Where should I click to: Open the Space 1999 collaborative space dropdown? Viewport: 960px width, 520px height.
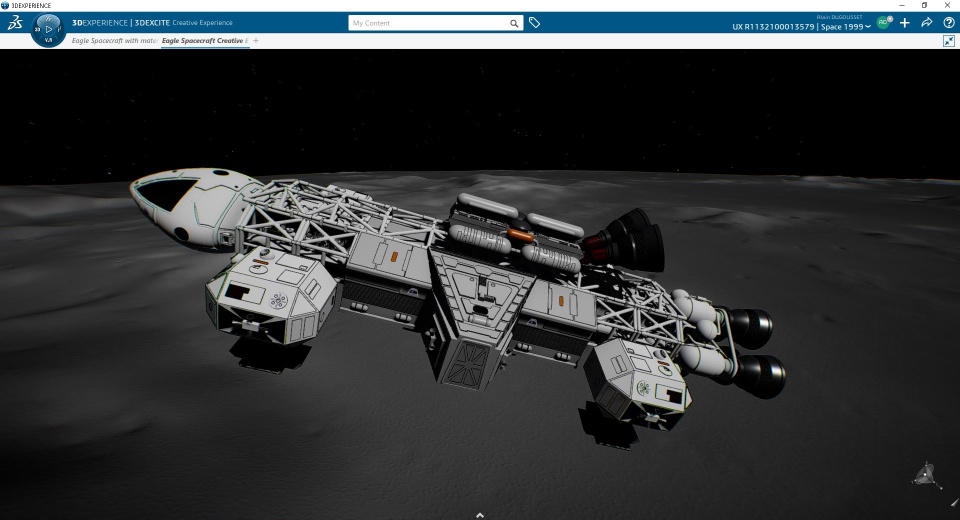[x=844, y=27]
